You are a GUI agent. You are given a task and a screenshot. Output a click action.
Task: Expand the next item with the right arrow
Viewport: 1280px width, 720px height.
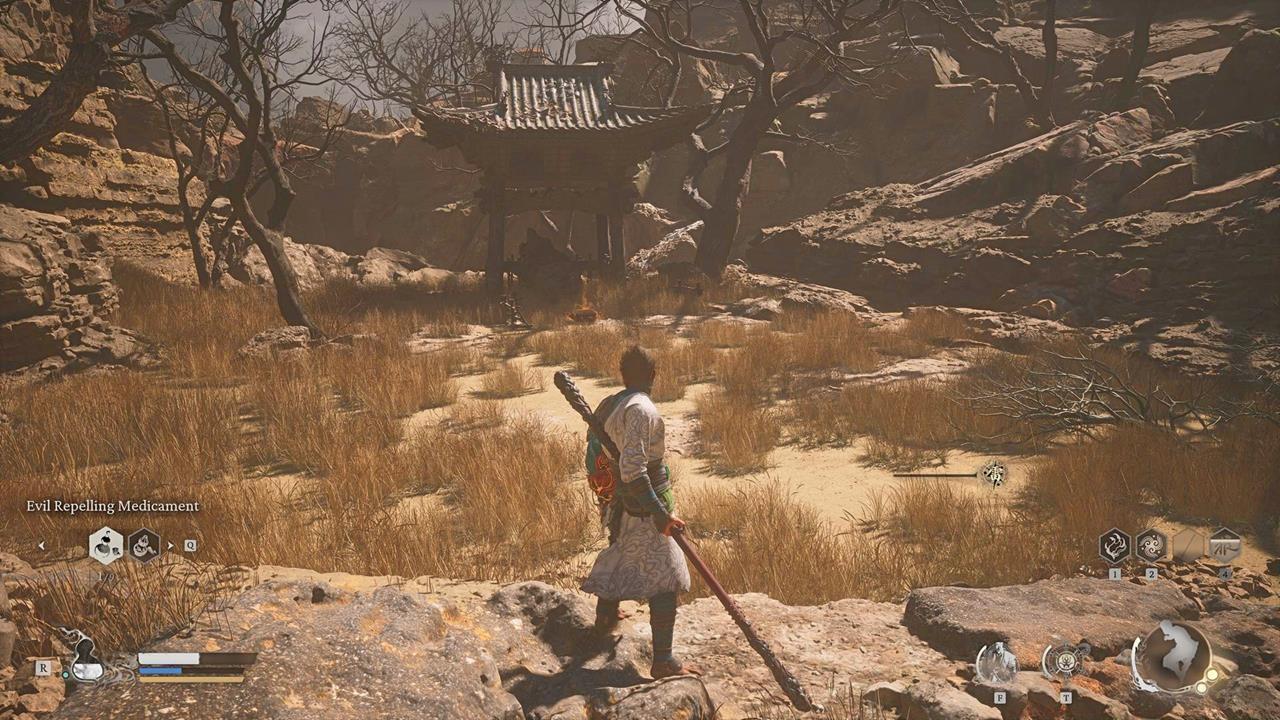[x=170, y=544]
